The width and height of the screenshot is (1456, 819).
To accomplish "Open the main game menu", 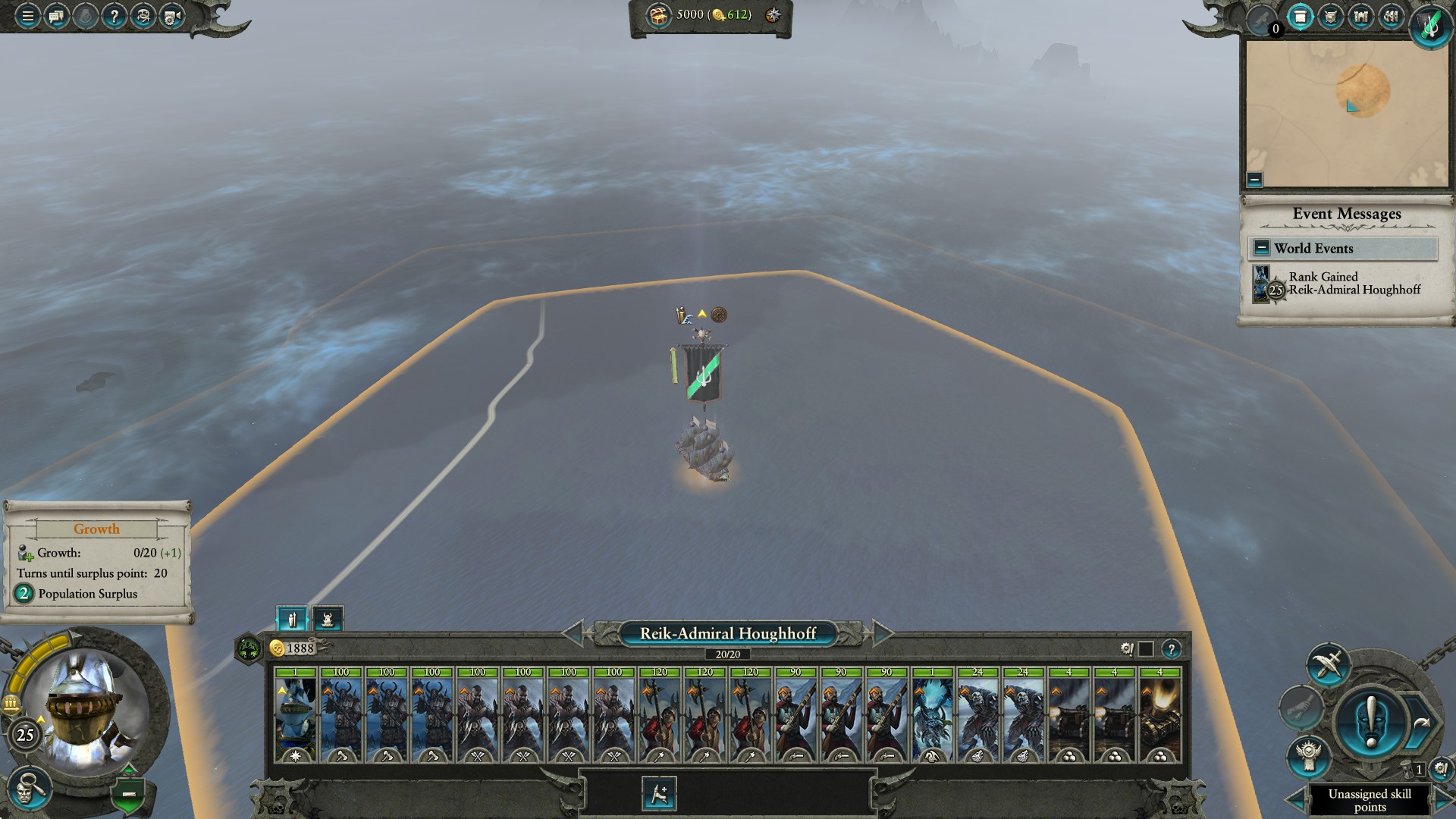I will (x=27, y=16).
